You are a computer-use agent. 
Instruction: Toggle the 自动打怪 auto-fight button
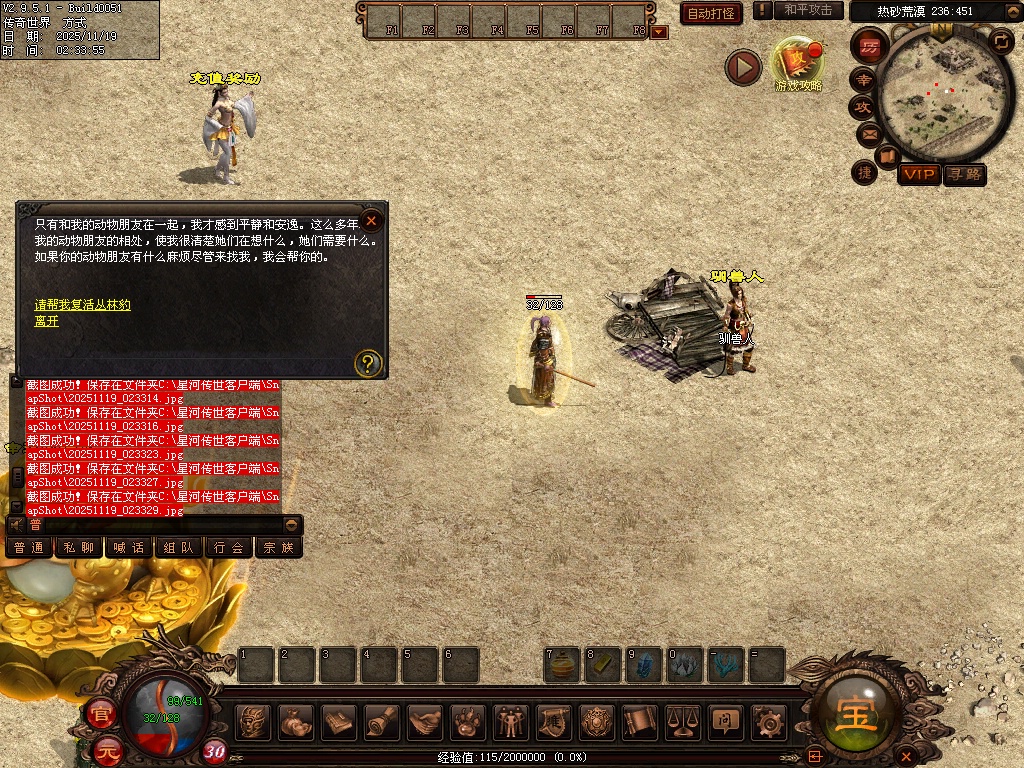pyautogui.click(x=712, y=13)
